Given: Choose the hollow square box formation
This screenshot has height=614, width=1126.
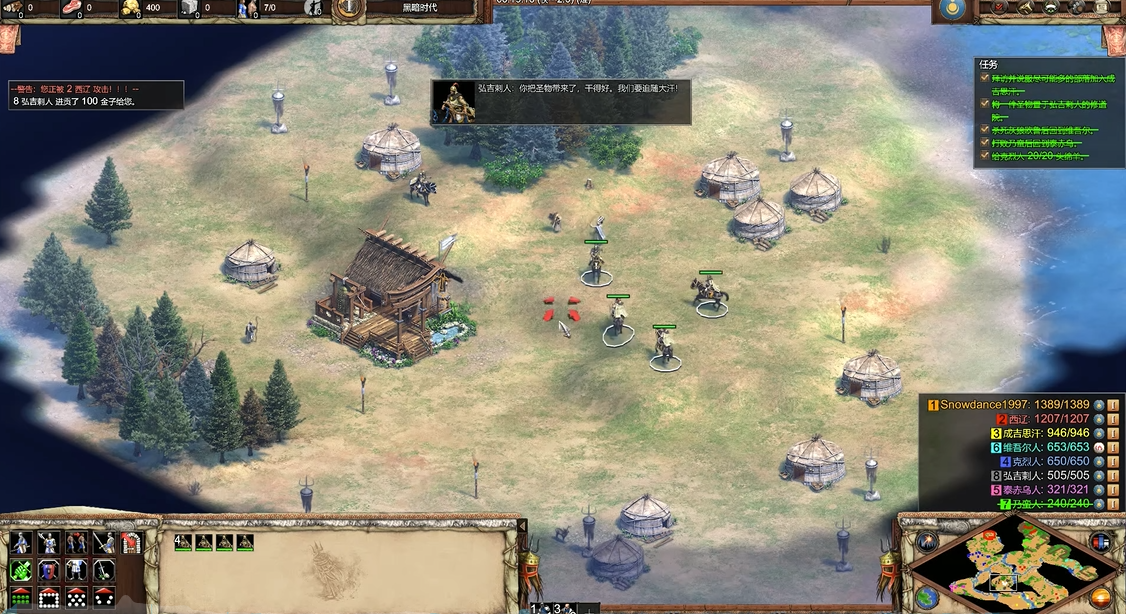Looking at the screenshot, I should coord(48,598).
